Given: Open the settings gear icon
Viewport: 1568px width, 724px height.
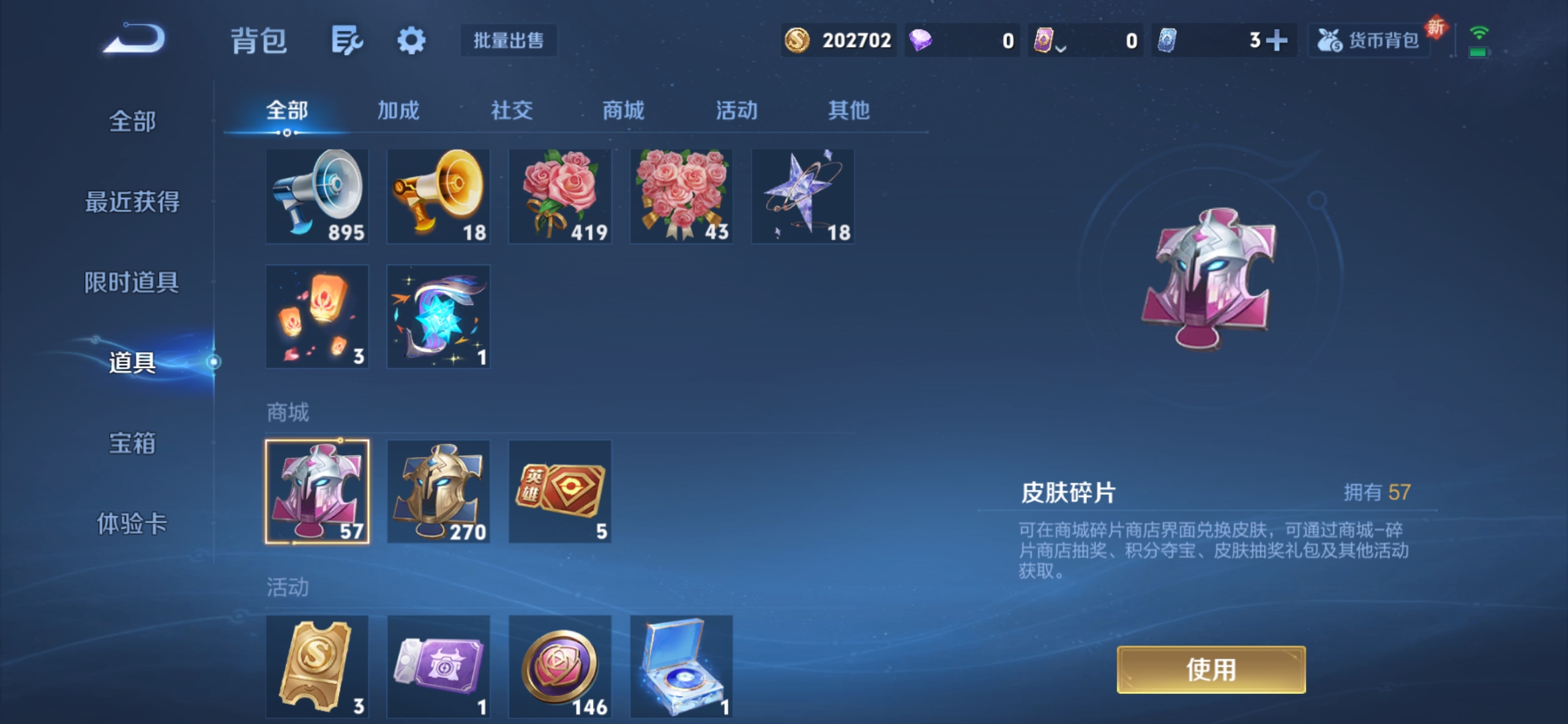Looking at the screenshot, I should click(411, 40).
